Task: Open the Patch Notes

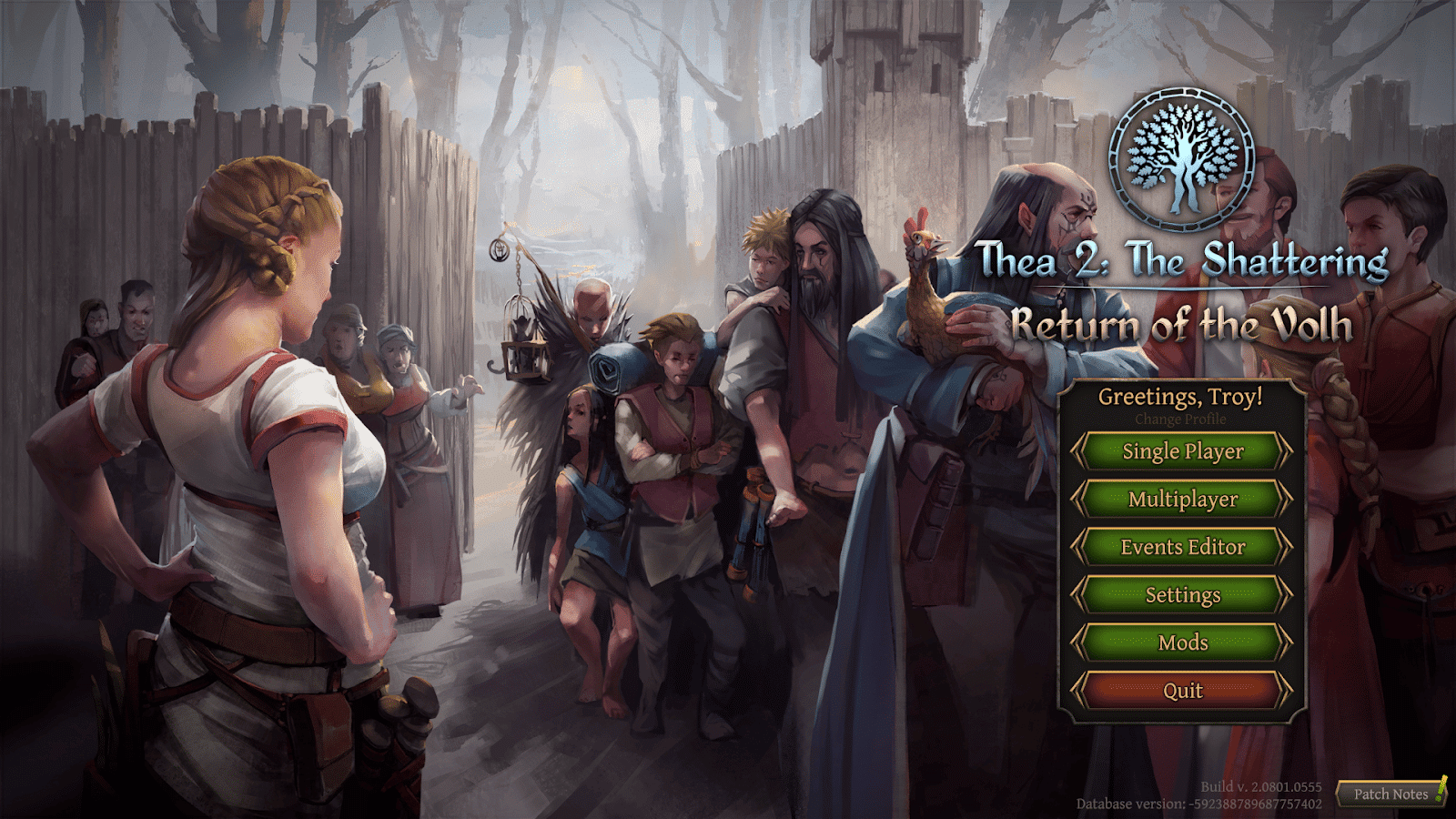Action: tap(1390, 794)
